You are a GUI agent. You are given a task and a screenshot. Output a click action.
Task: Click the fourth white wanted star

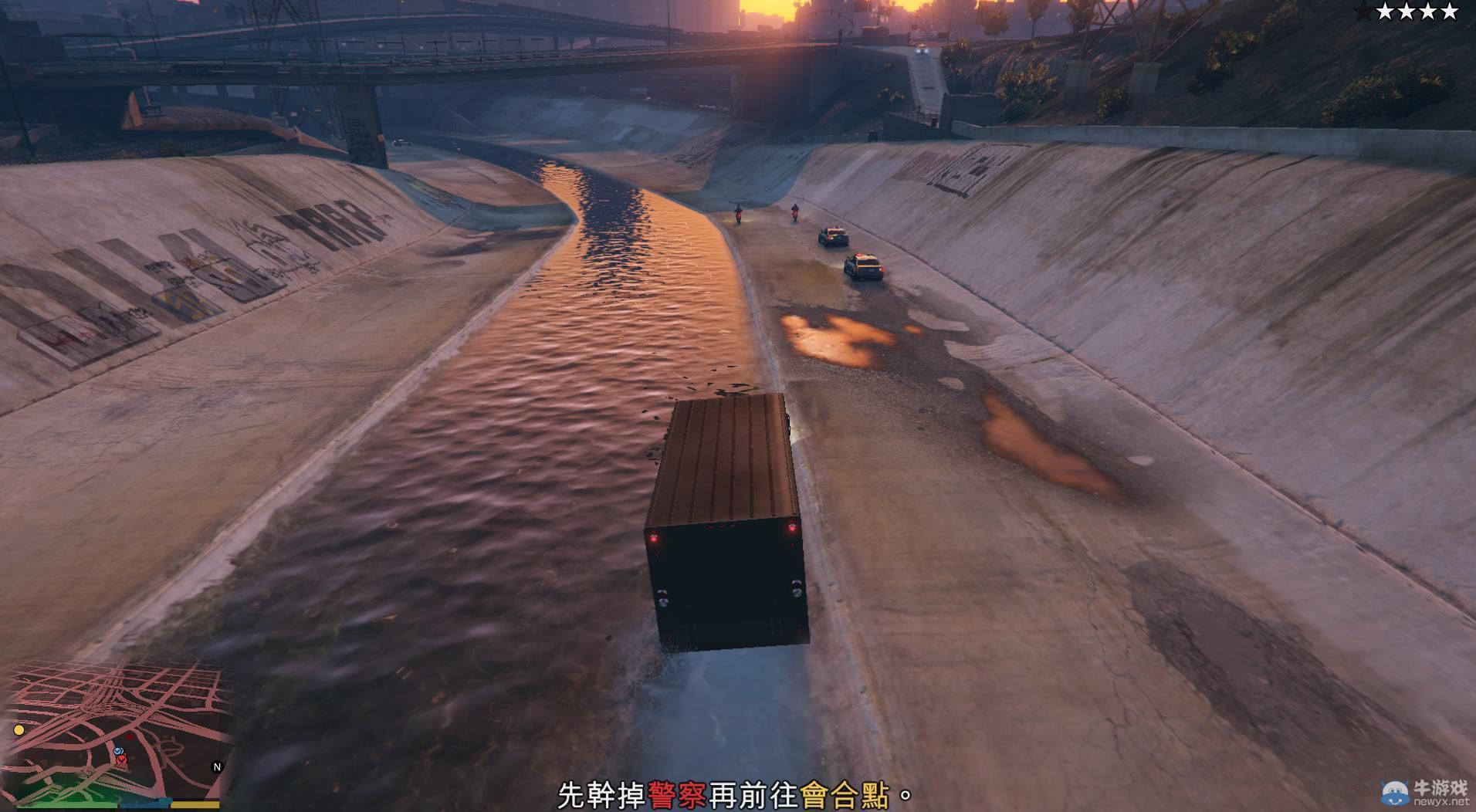coord(1449,12)
